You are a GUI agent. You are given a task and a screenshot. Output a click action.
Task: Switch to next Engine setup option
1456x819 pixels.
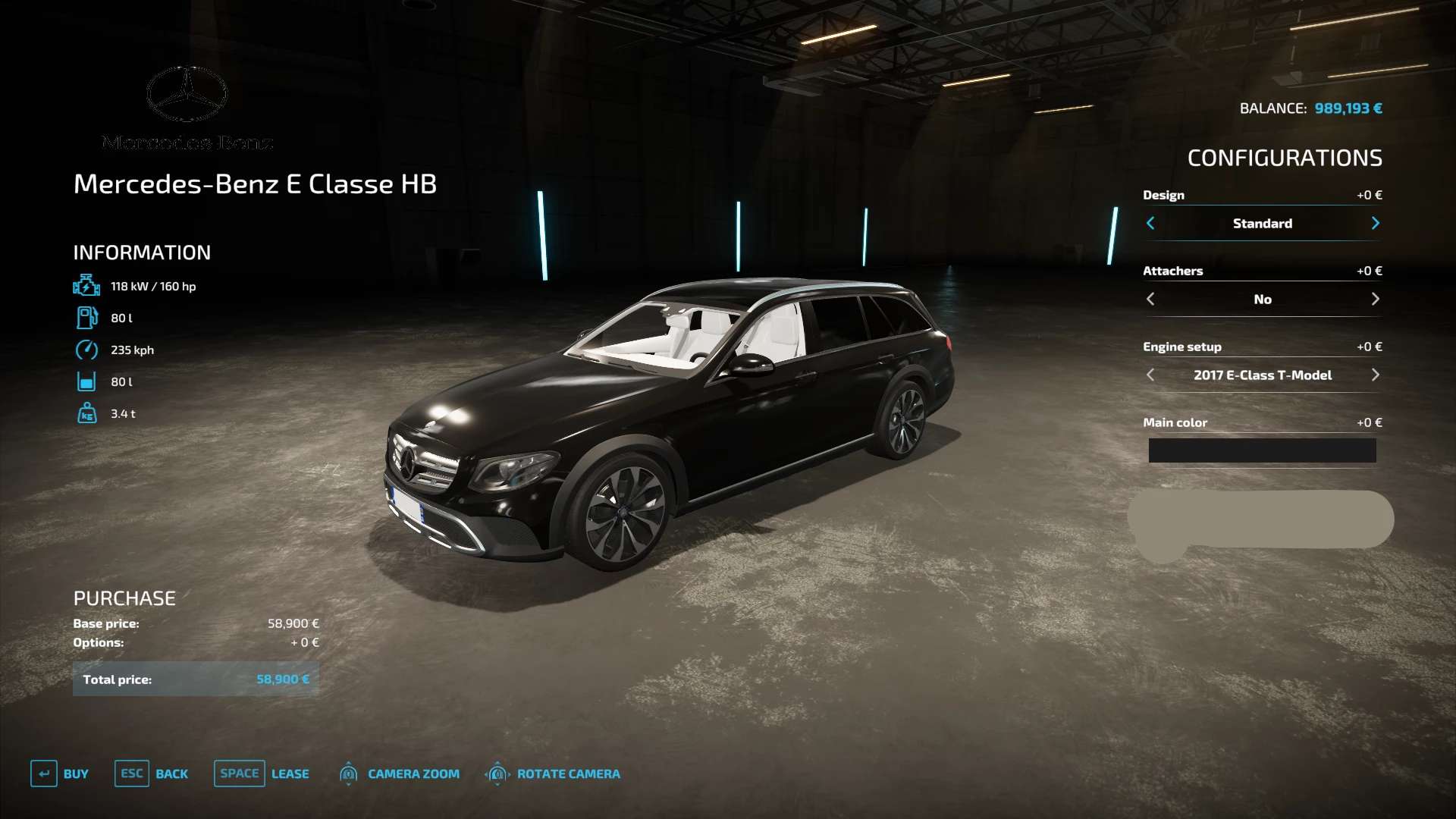[x=1375, y=375]
